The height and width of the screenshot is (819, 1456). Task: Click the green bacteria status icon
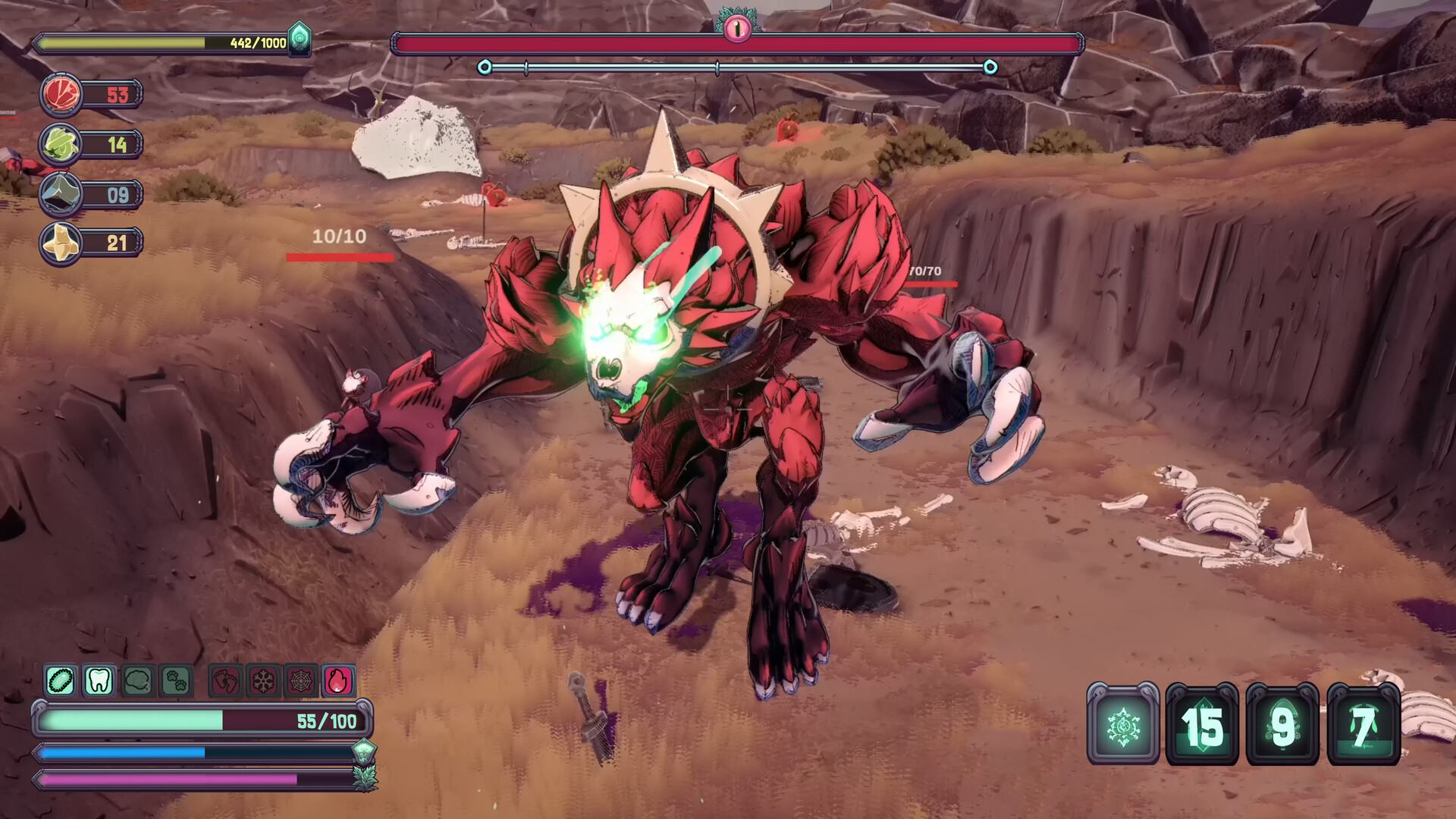61,681
